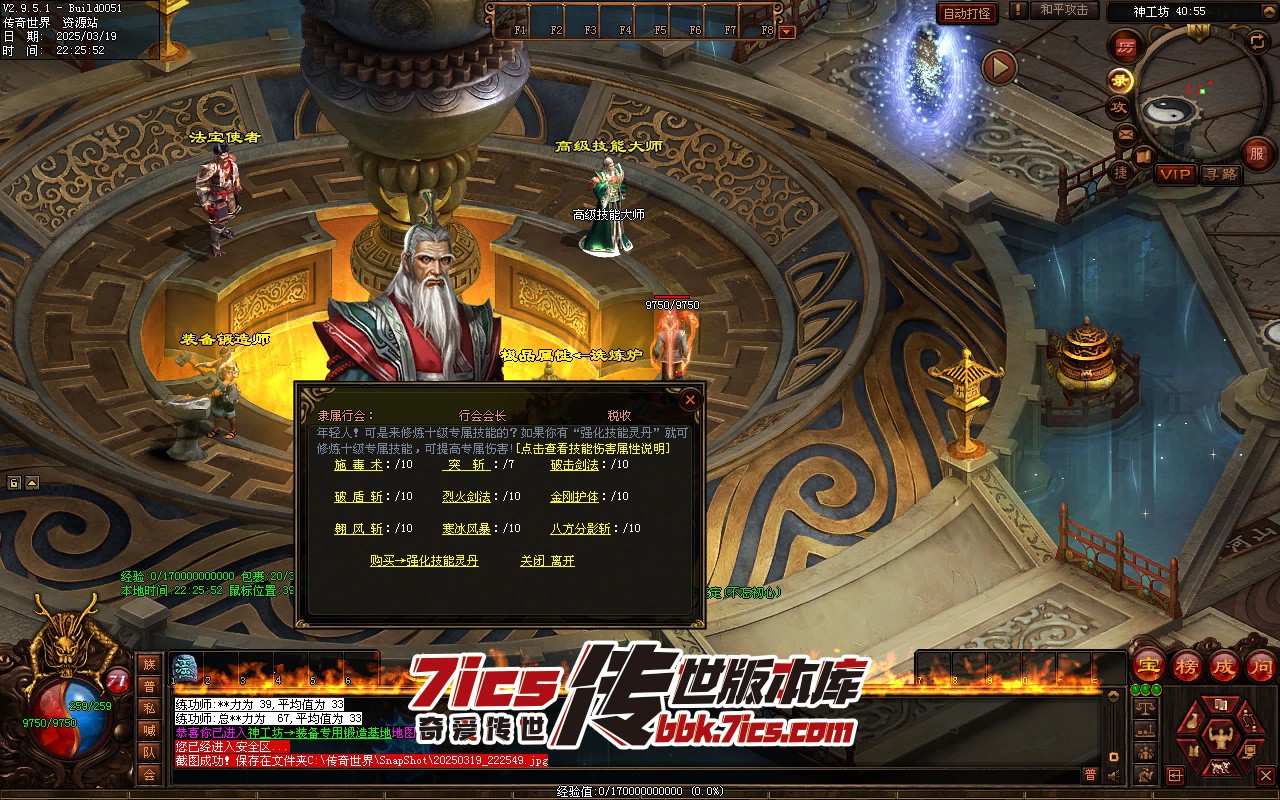Toggle the 自动打怪 auto-fight button
Viewport: 1280px width, 800px height.
pyautogui.click(x=967, y=13)
